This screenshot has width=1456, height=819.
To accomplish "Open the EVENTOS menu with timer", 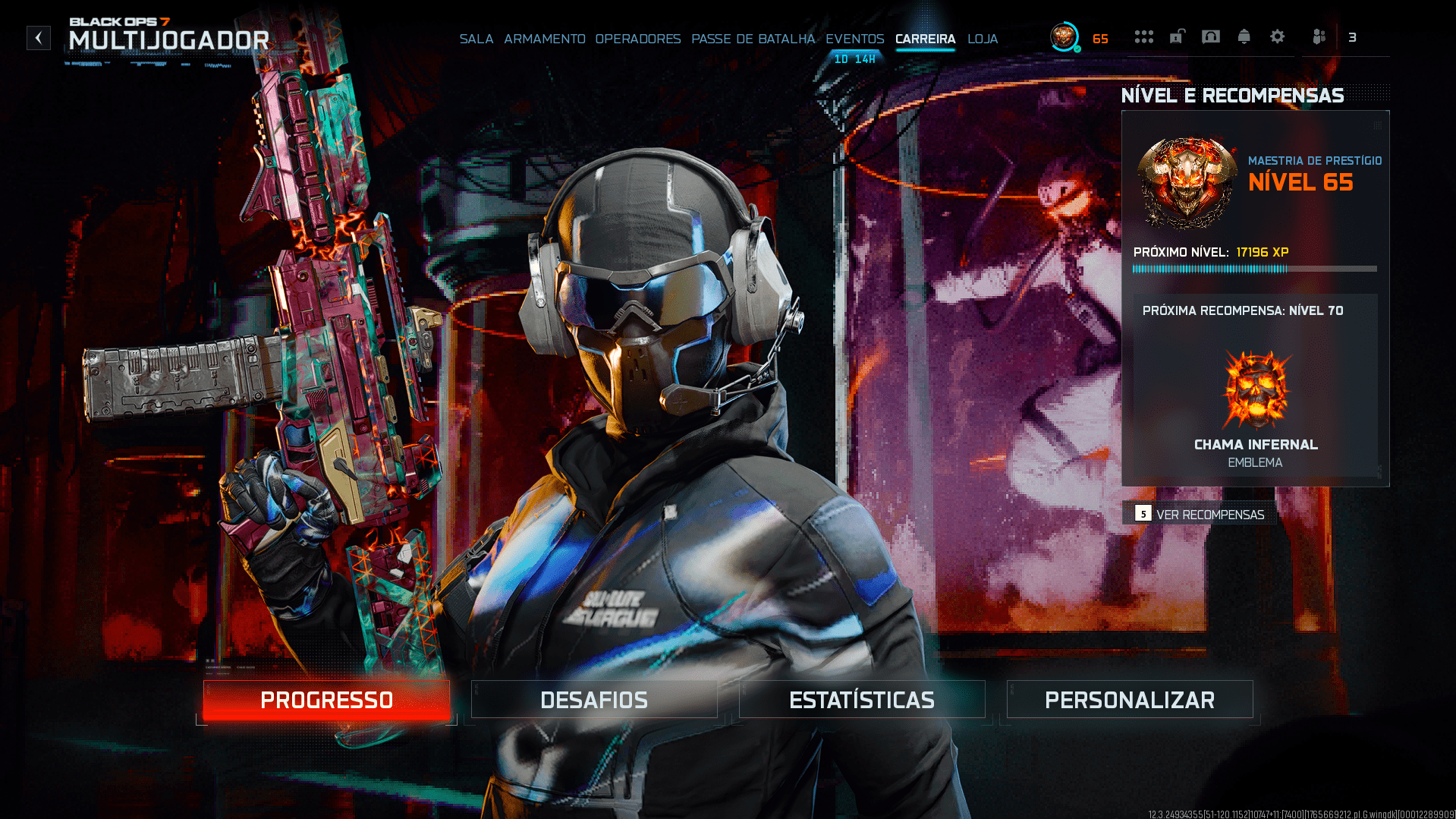I will [854, 39].
